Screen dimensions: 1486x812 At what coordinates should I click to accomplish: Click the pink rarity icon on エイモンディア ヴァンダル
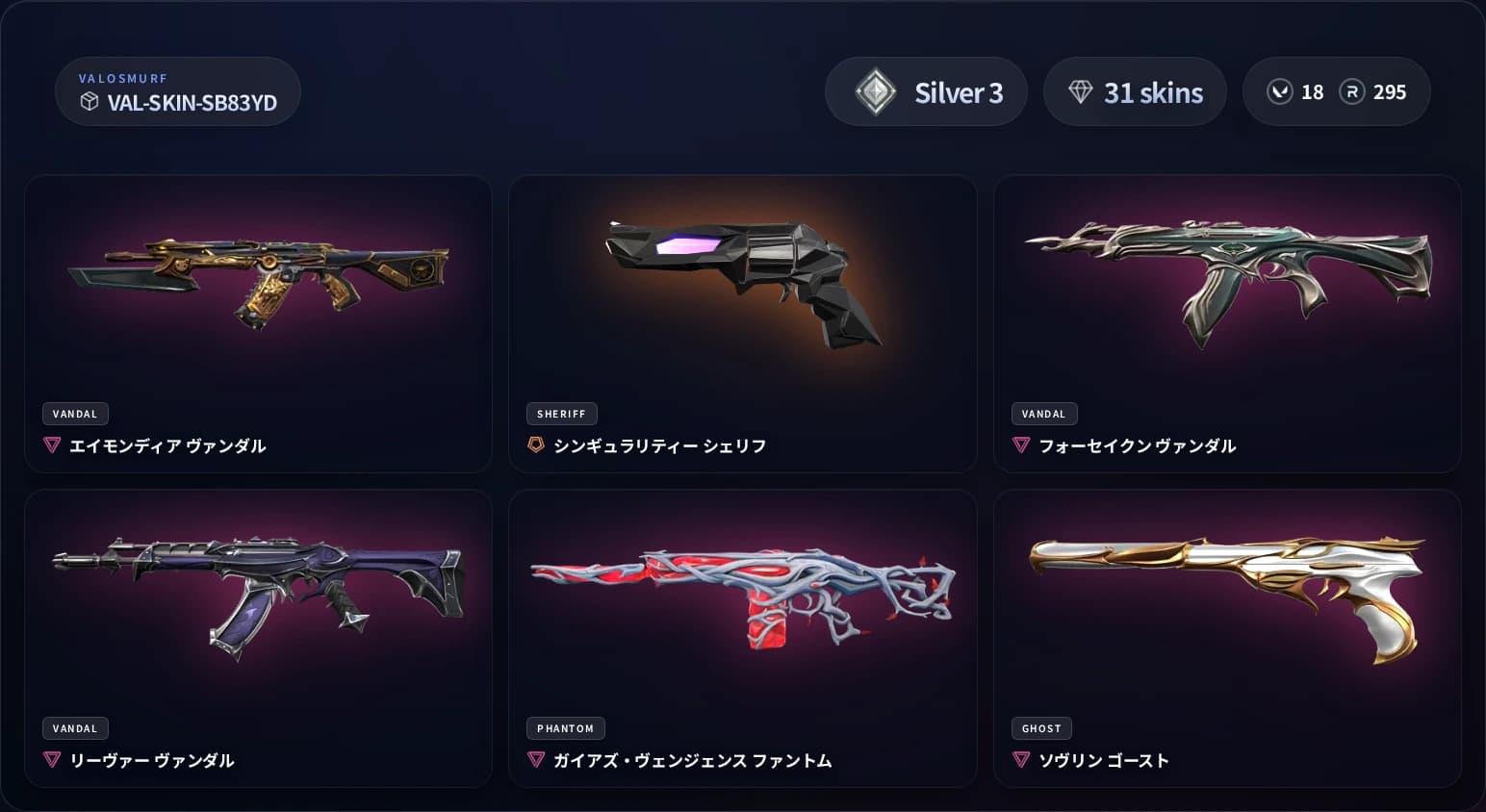point(51,445)
